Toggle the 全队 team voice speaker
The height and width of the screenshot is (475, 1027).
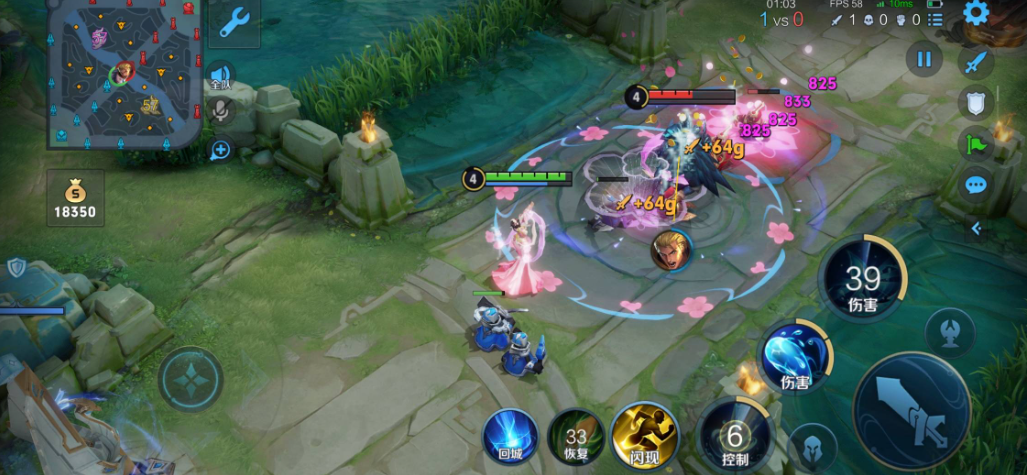coord(220,77)
